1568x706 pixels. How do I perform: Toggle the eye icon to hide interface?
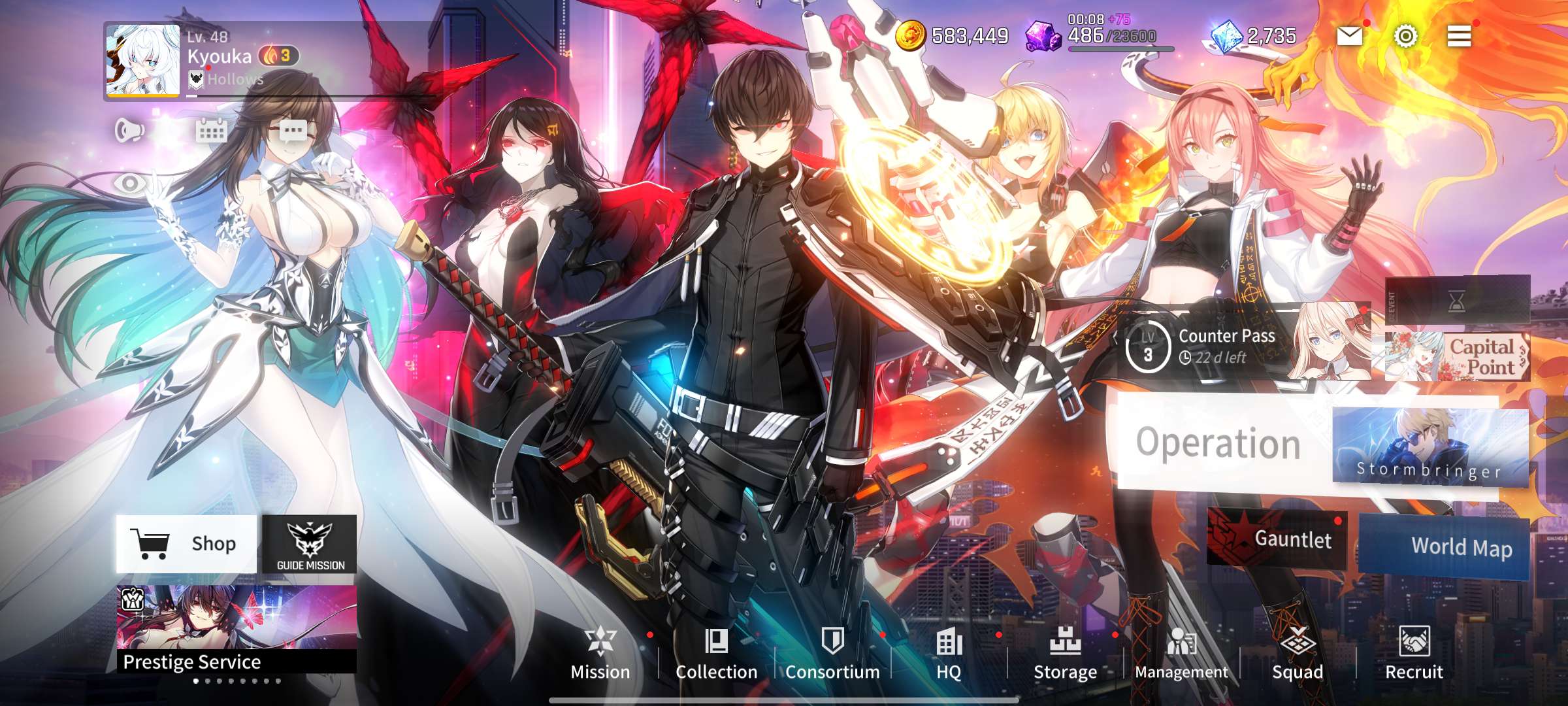[x=130, y=183]
